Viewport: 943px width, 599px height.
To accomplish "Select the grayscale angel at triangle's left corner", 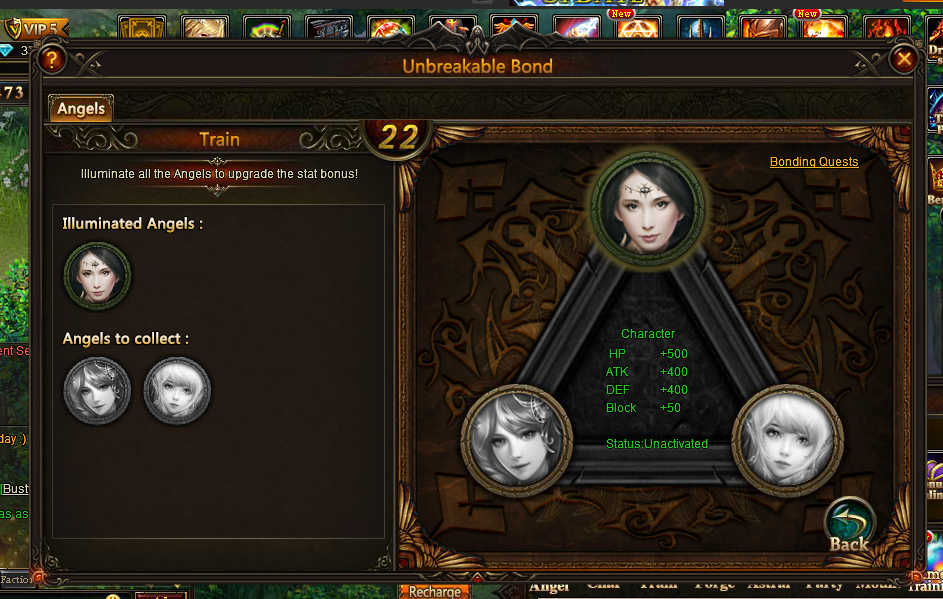I will click(x=517, y=440).
